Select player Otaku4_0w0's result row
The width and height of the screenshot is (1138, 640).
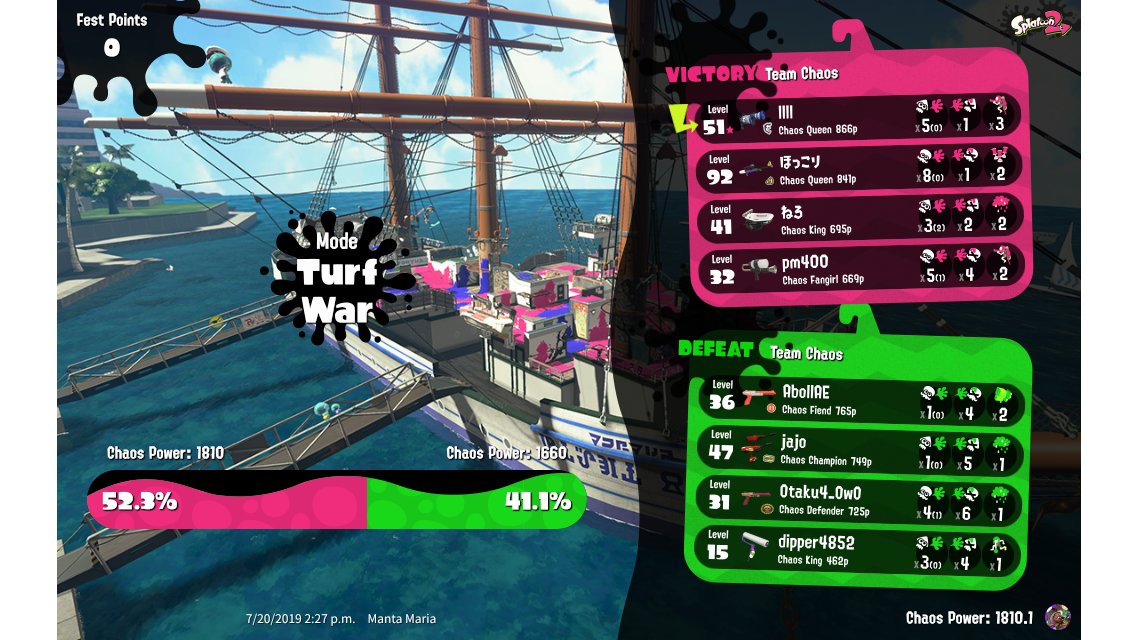coord(858,500)
